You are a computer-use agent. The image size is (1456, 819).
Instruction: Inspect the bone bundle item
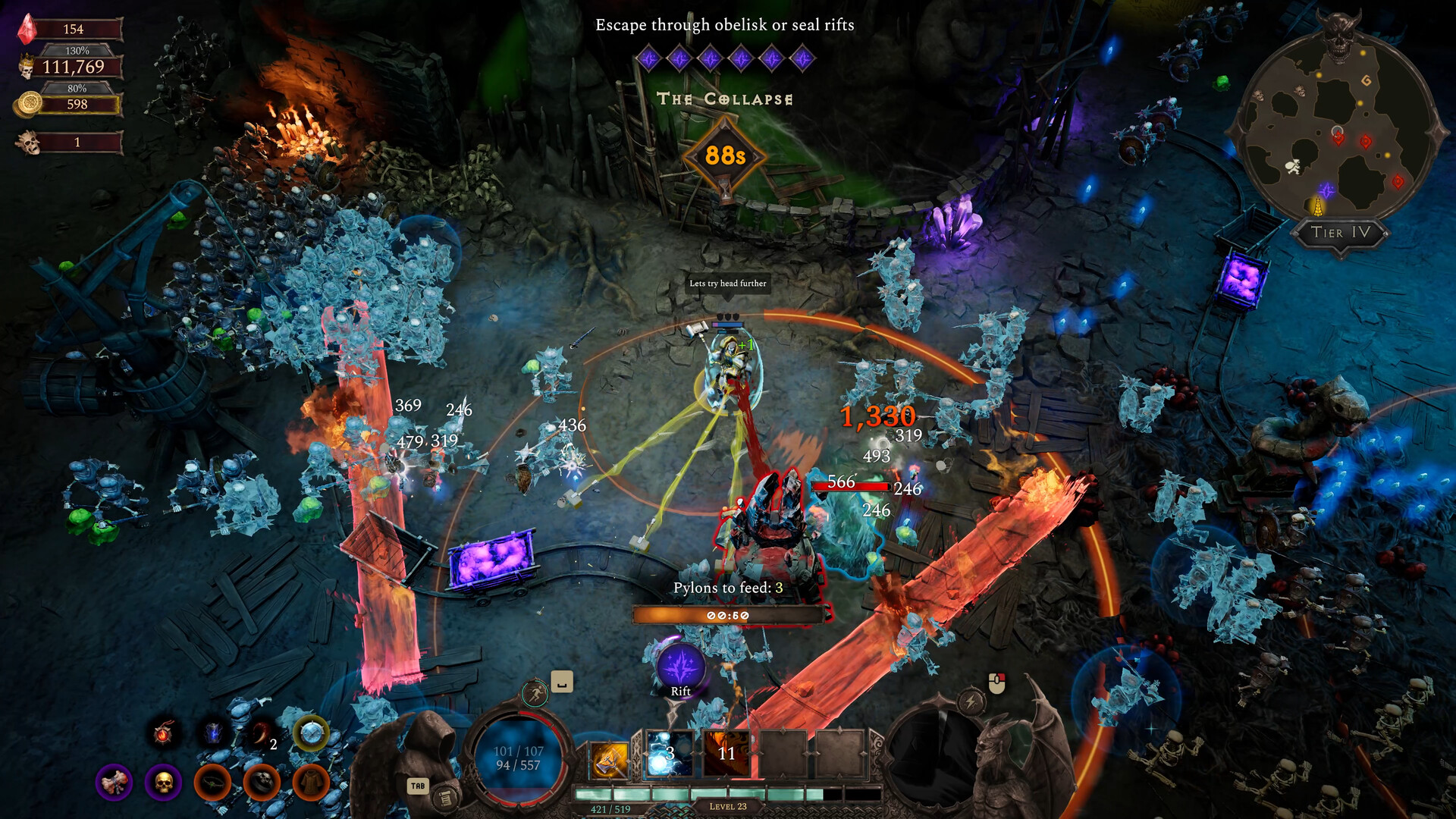tap(114, 782)
